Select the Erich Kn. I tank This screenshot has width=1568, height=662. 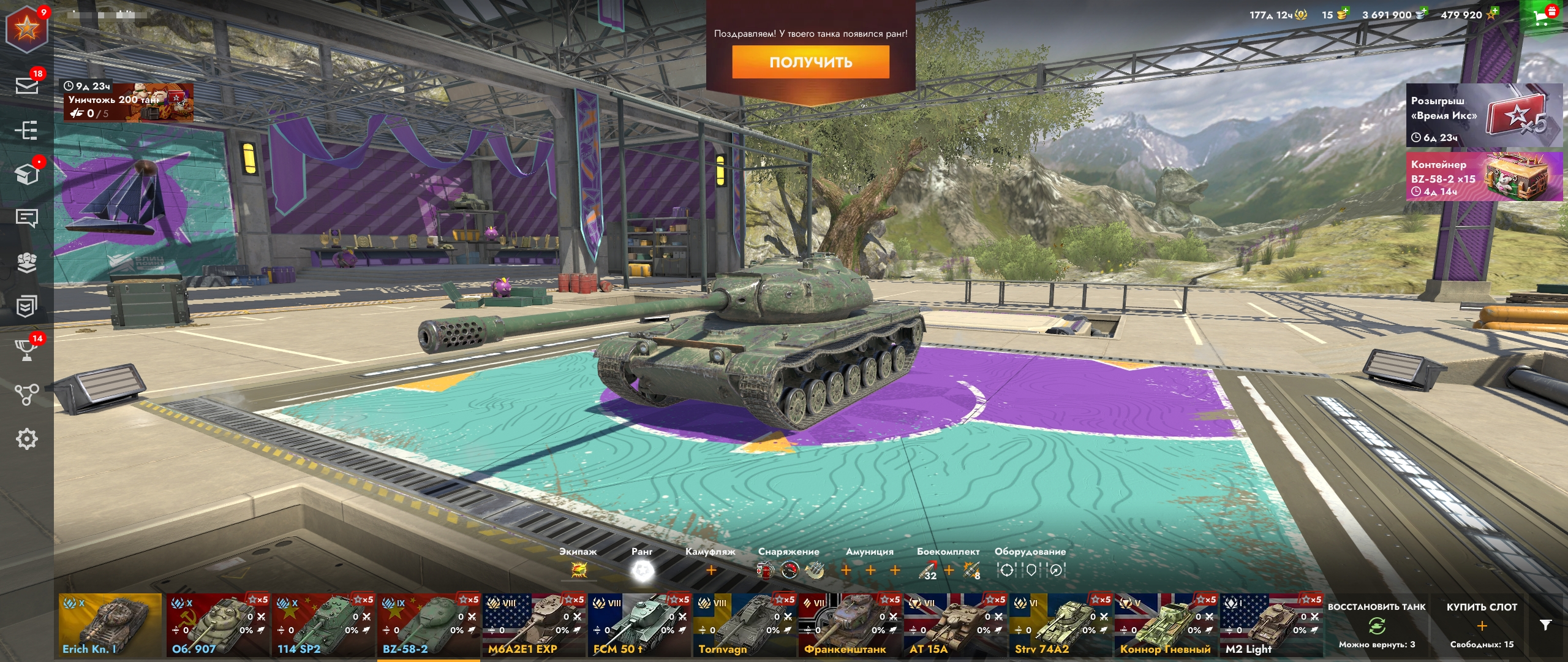(110, 625)
